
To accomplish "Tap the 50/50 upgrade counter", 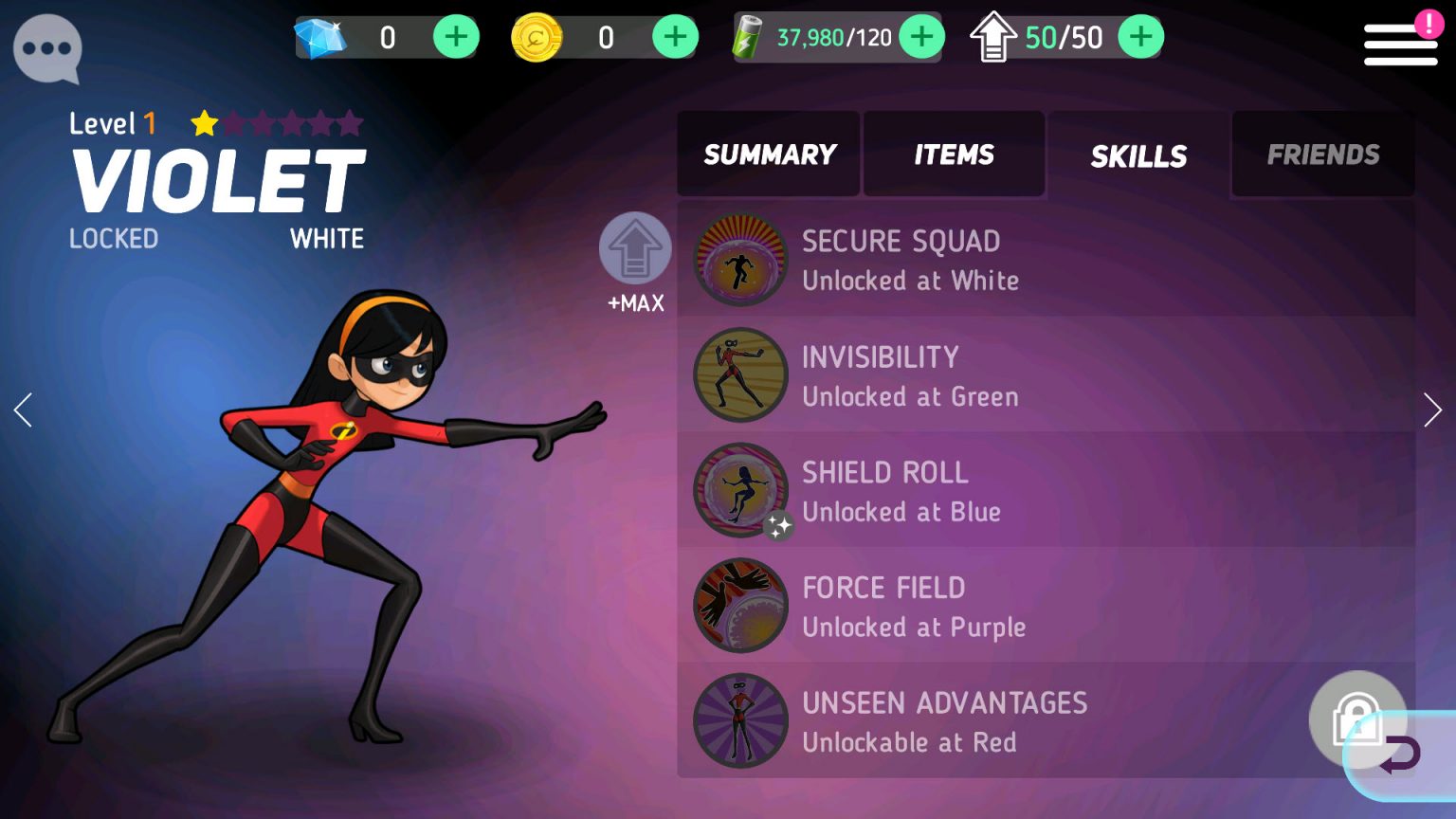I will (1062, 36).
